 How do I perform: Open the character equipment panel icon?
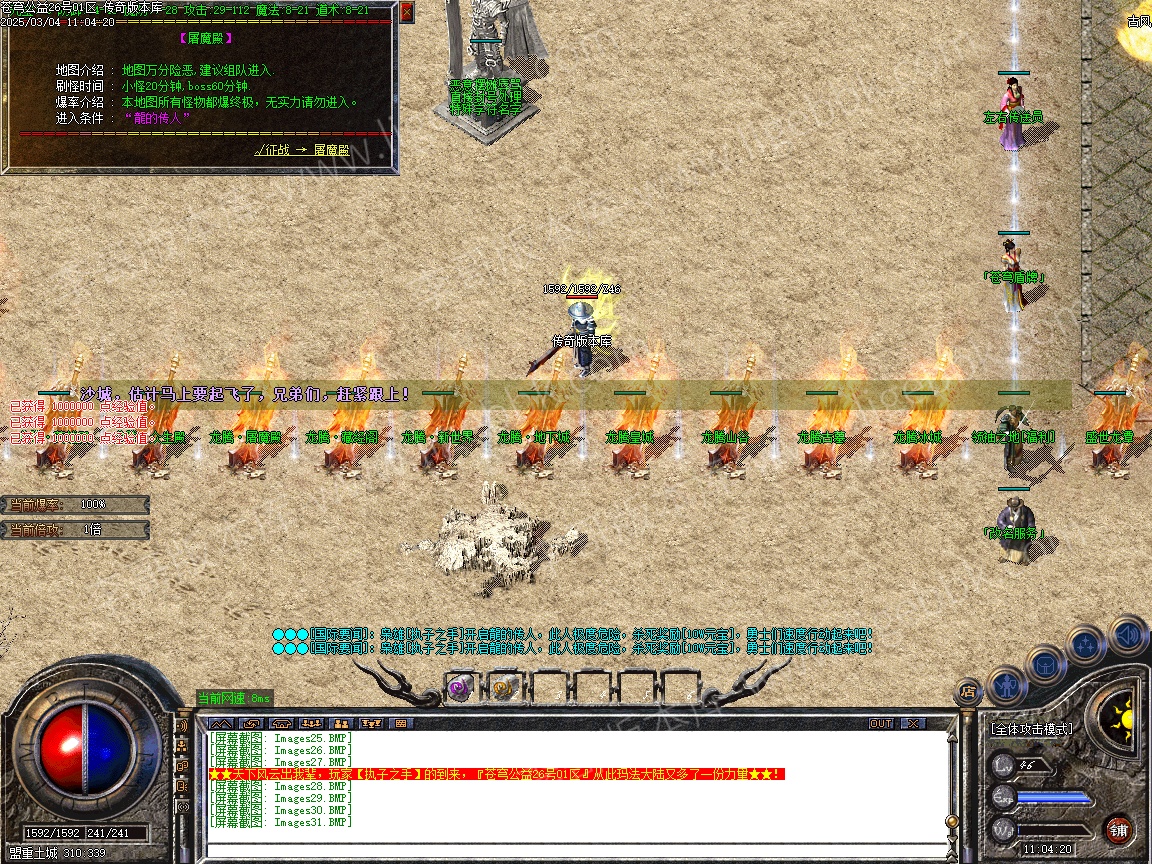1007,687
